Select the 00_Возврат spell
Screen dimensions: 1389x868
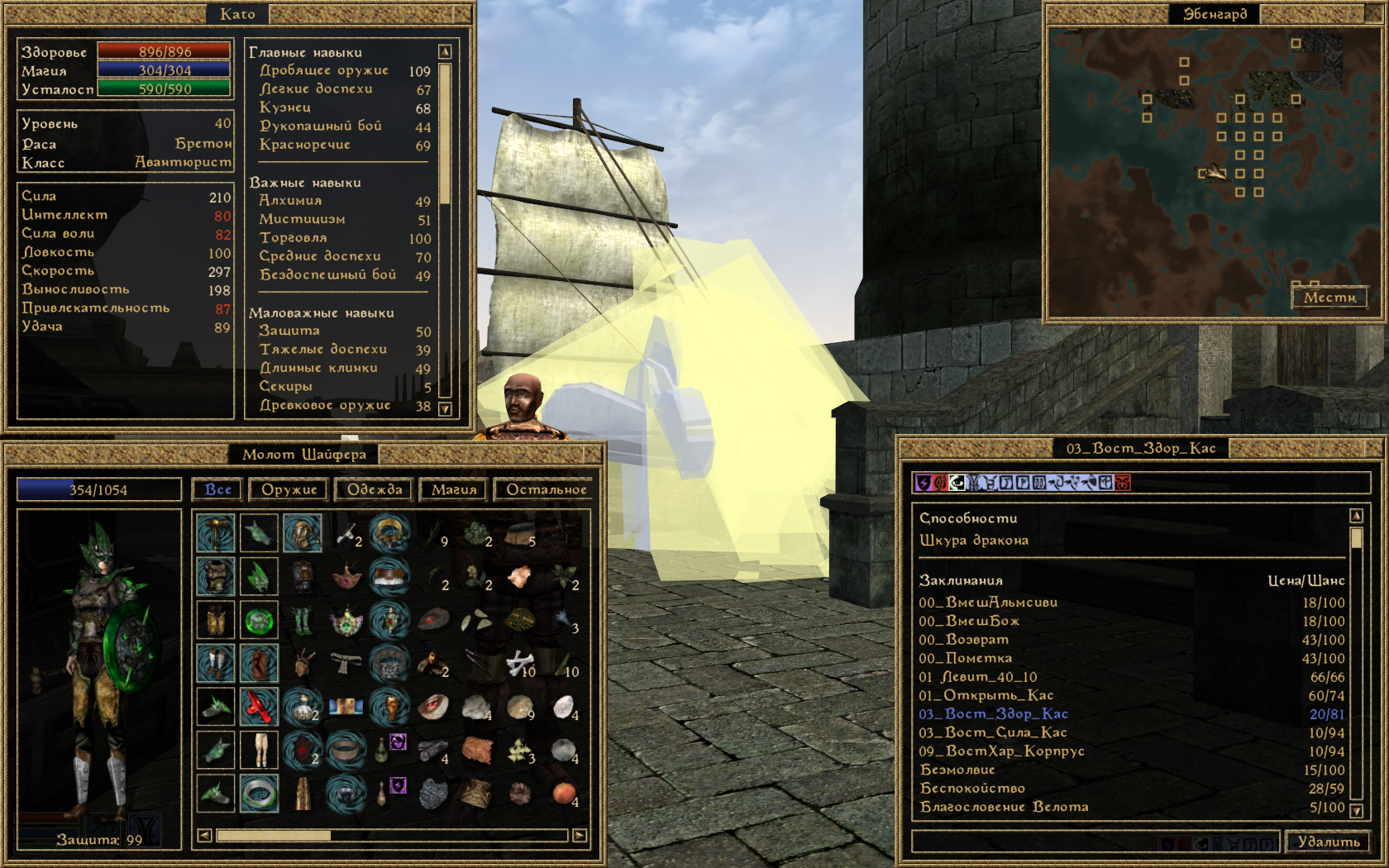964,640
